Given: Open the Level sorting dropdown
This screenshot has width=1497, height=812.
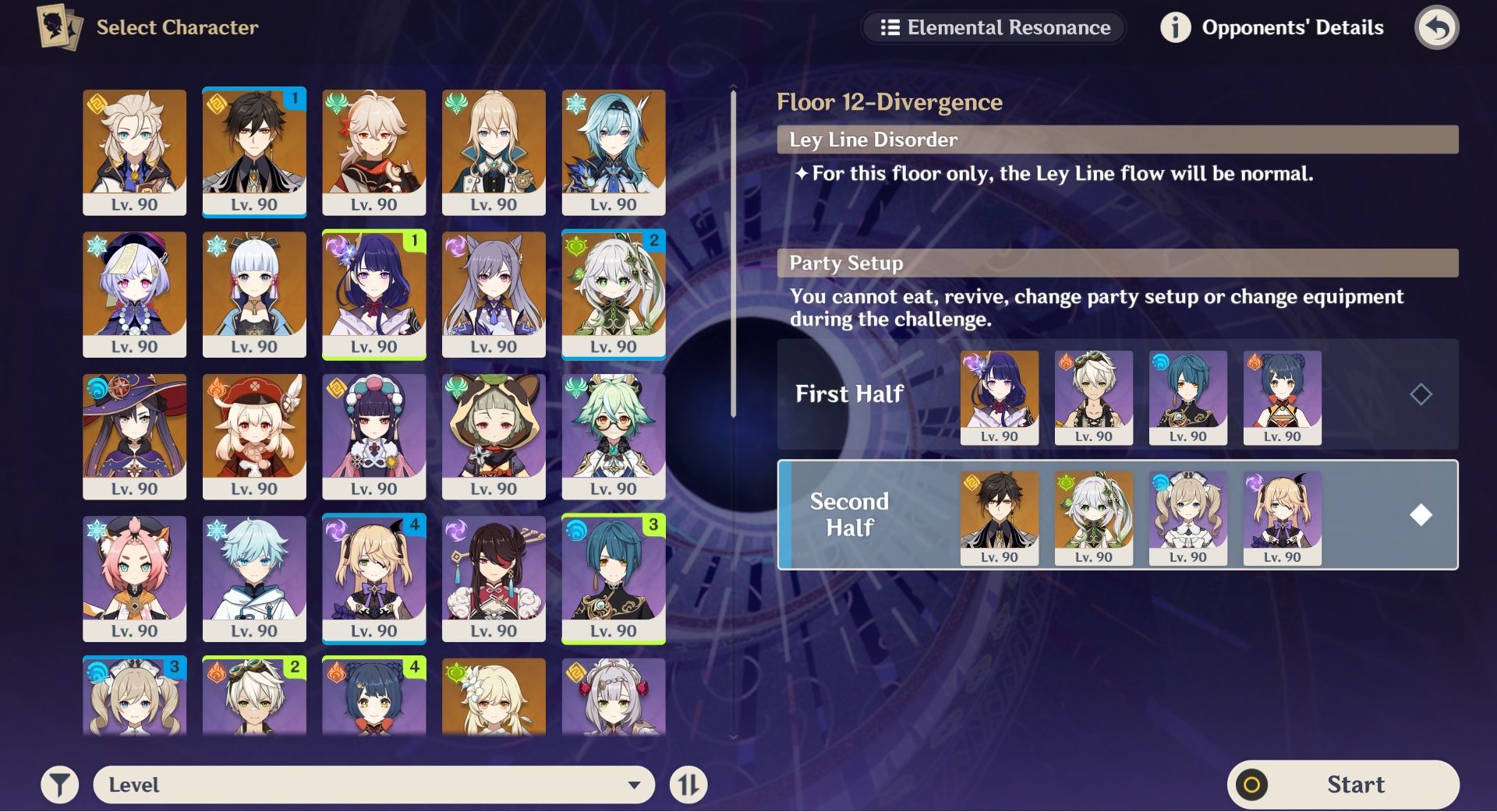Looking at the screenshot, I should click(x=374, y=785).
